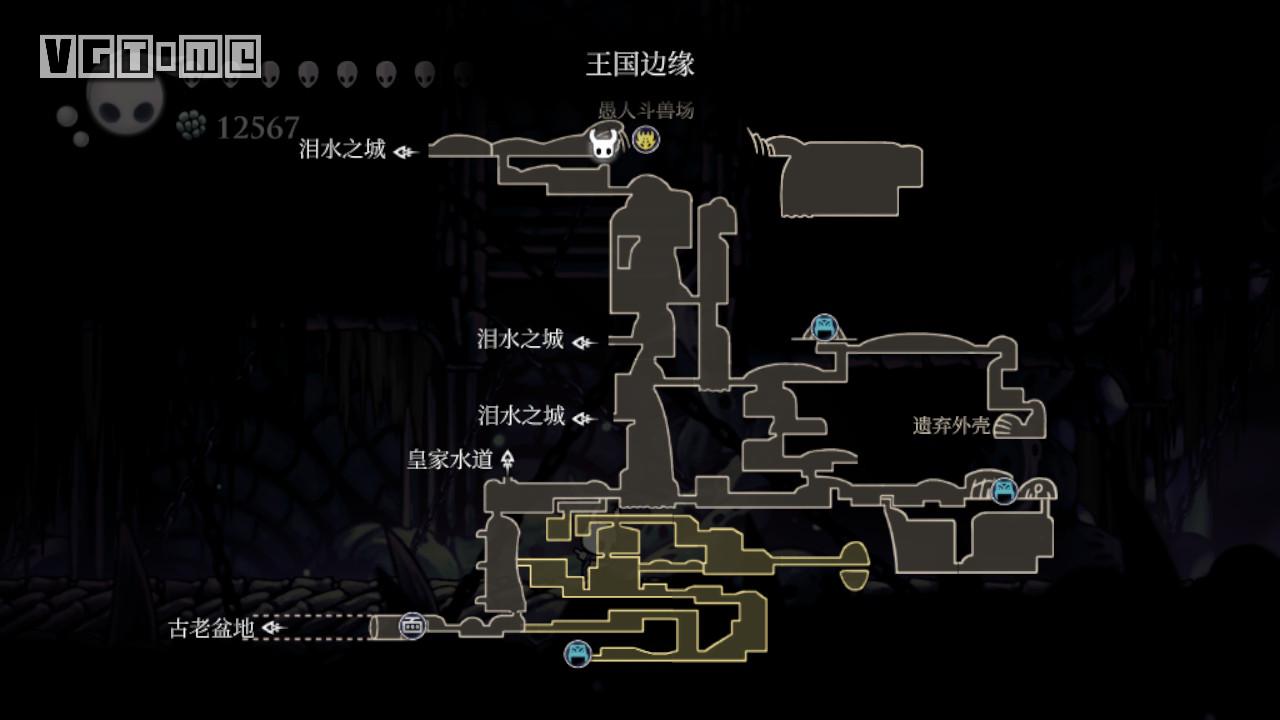Select the grub icon at the map's bottom
Image resolution: width=1280 pixels, height=720 pixels.
(578, 655)
